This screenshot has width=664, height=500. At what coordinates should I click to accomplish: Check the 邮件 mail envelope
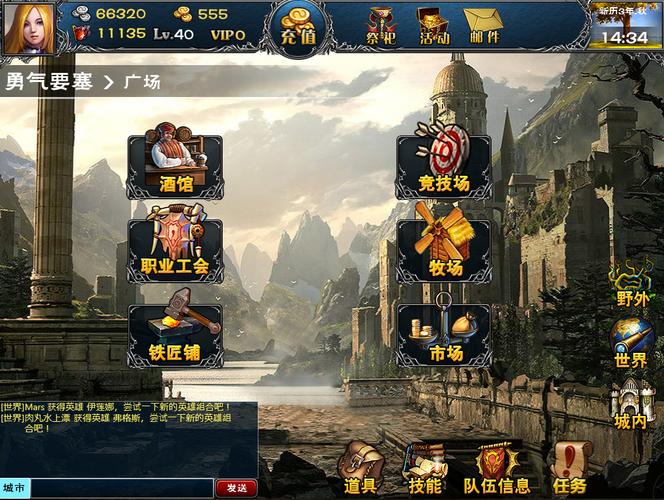pyautogui.click(x=485, y=26)
